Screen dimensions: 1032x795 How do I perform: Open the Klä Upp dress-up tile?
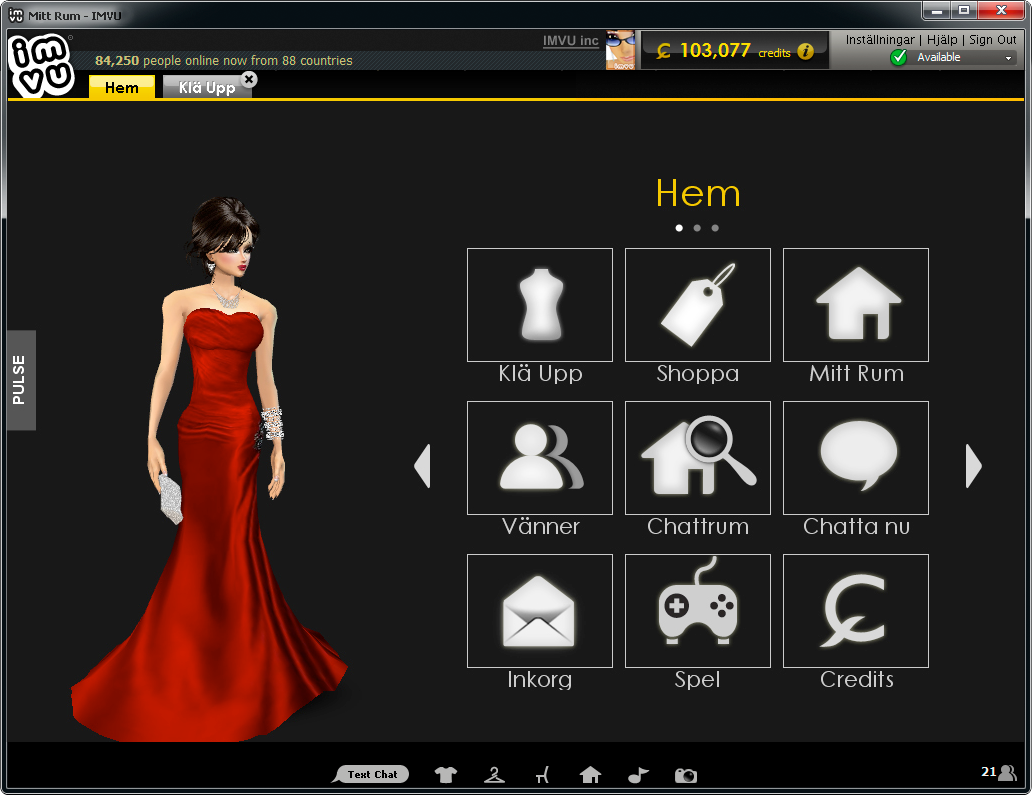point(540,305)
